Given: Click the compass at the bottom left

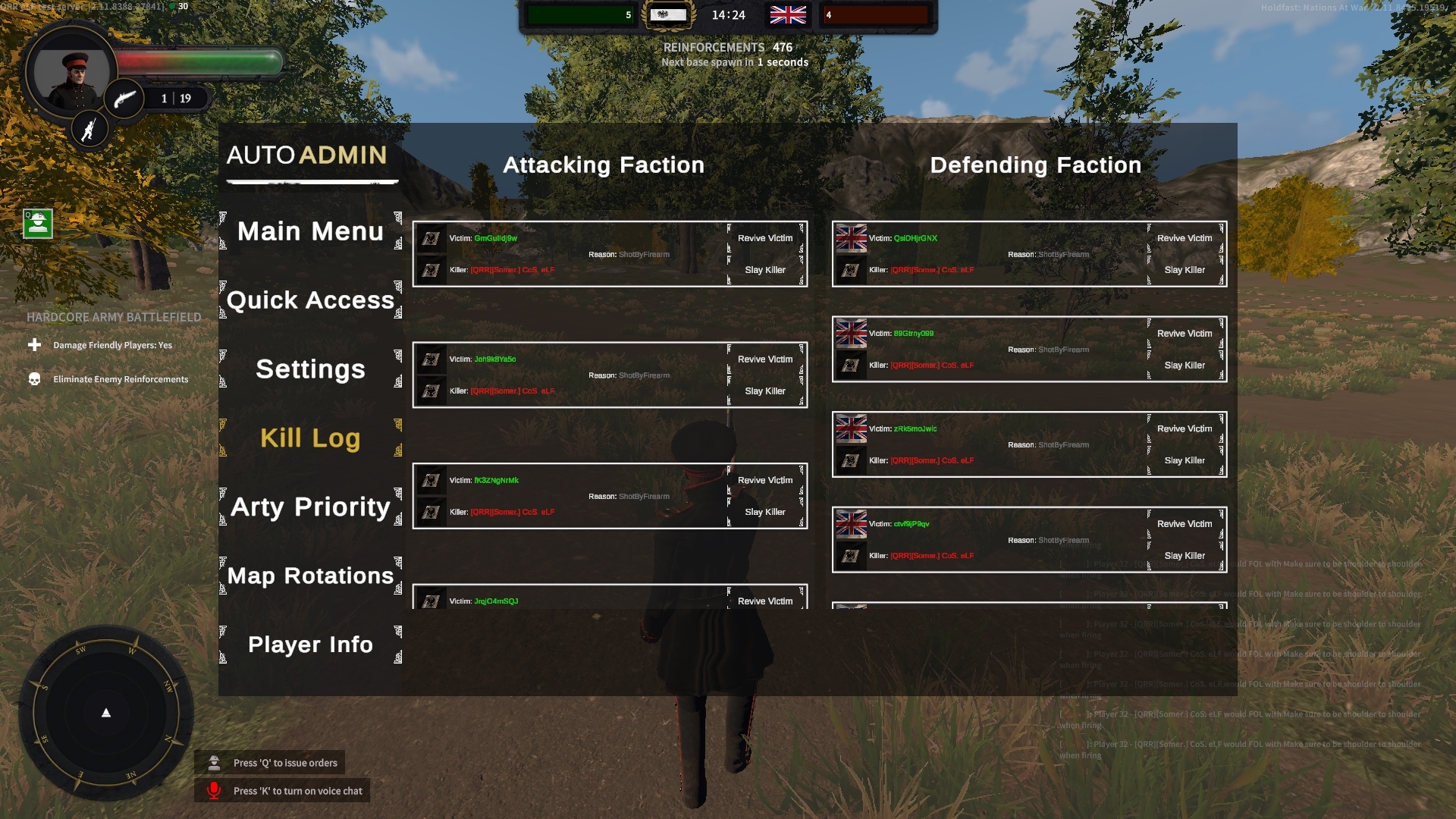Looking at the screenshot, I should [105, 711].
